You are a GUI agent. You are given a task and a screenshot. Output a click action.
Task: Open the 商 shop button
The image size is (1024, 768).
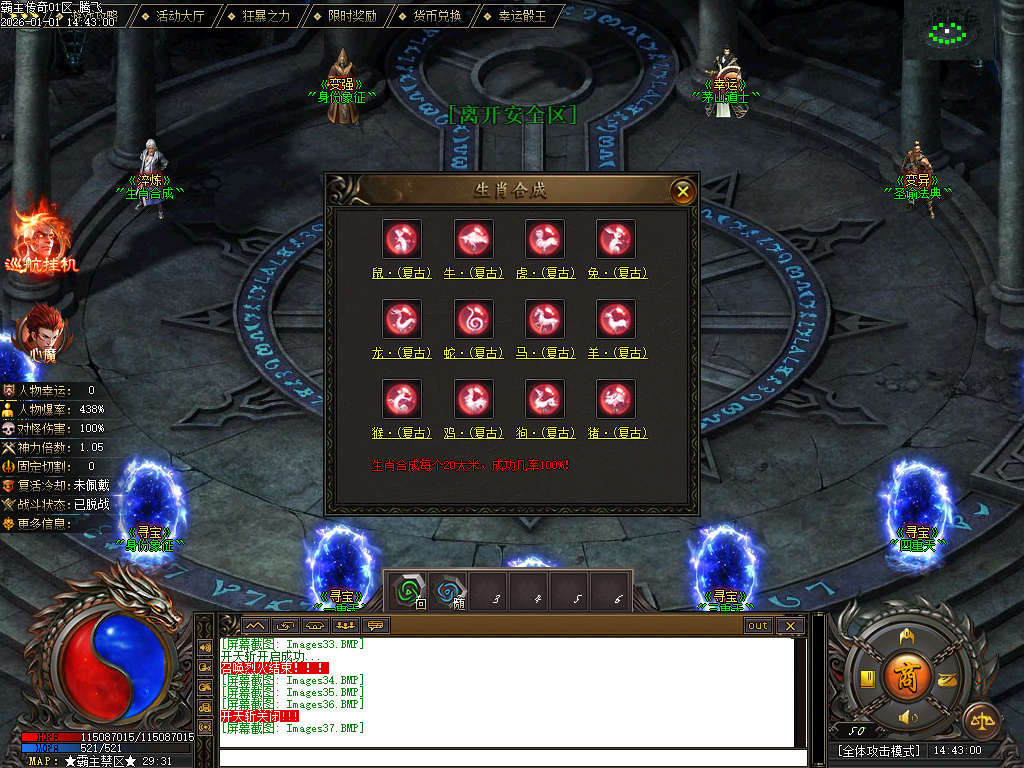click(907, 674)
